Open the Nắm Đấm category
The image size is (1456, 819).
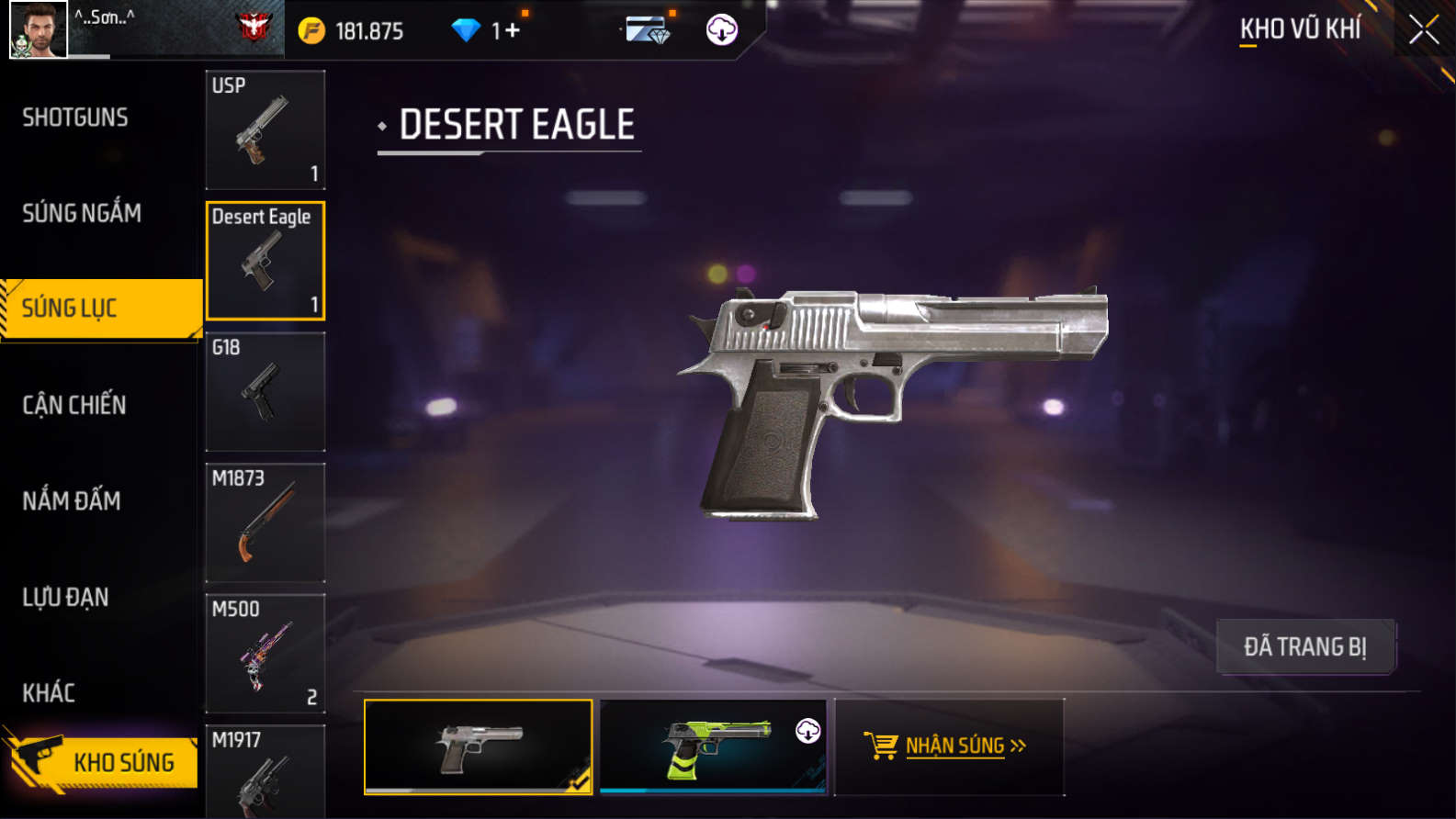[x=72, y=501]
